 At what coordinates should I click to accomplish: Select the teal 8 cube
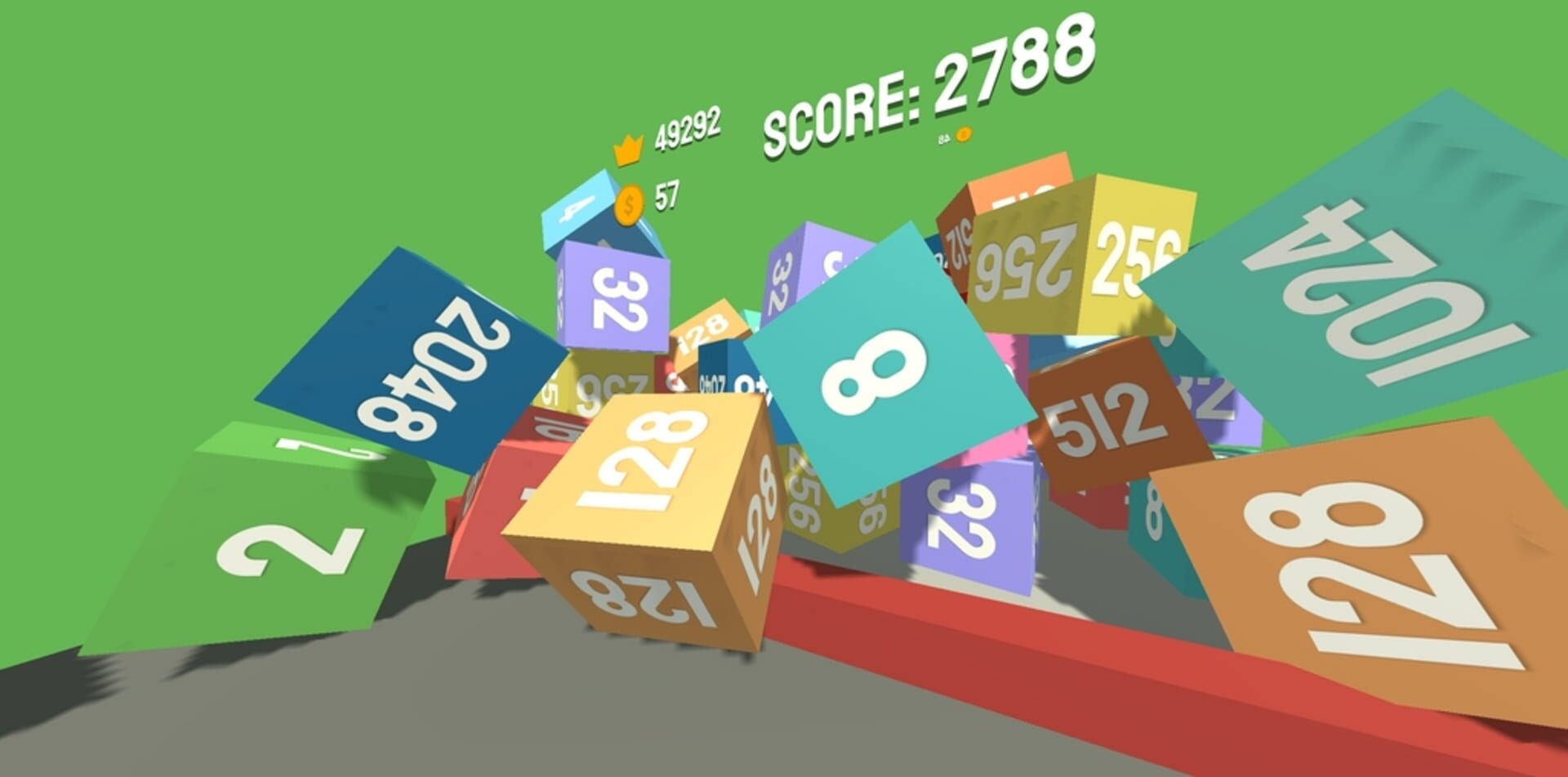point(878,368)
